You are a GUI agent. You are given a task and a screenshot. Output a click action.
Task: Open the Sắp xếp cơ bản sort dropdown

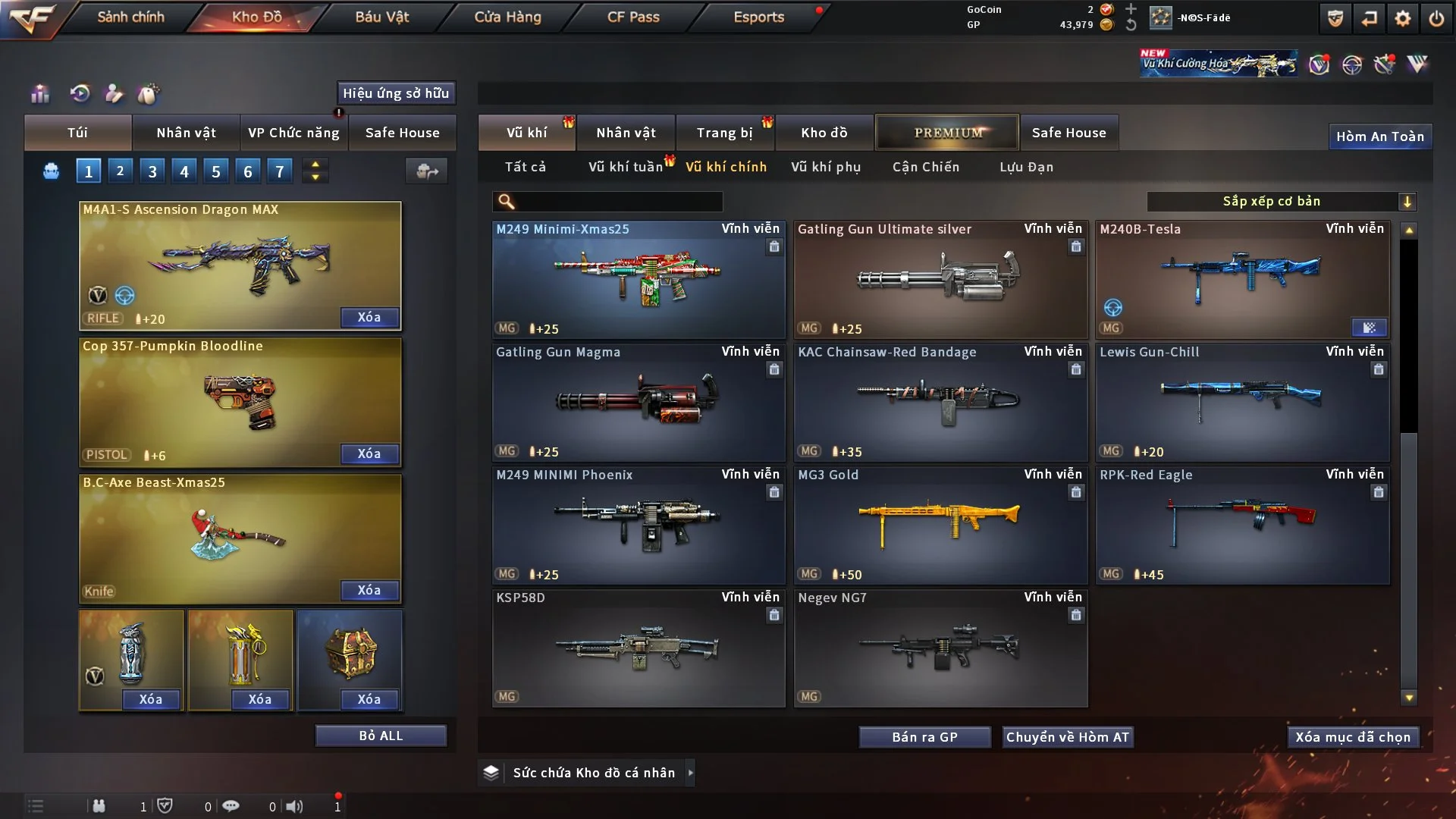(x=1281, y=201)
